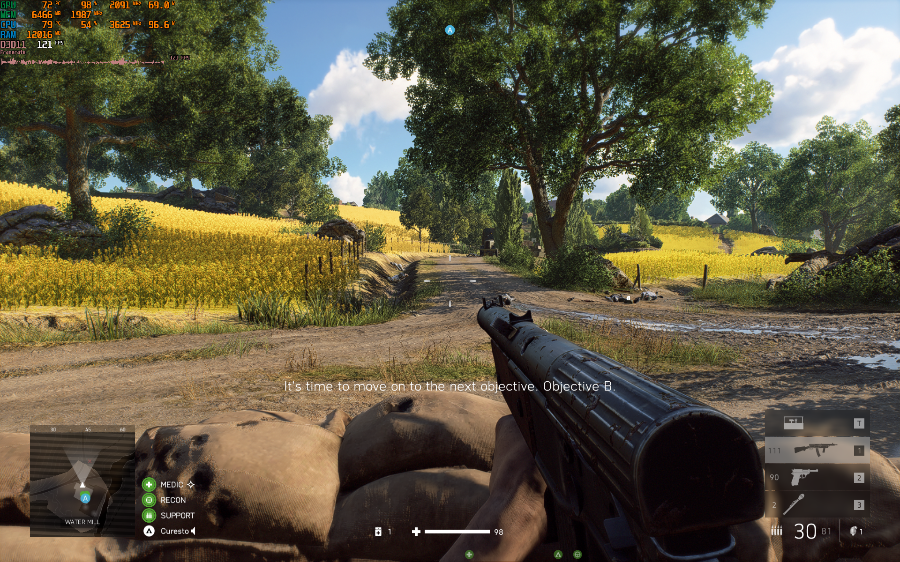The image size is (900, 562).
Task: Switch to the pistol sidearm slot
Action: point(816,478)
